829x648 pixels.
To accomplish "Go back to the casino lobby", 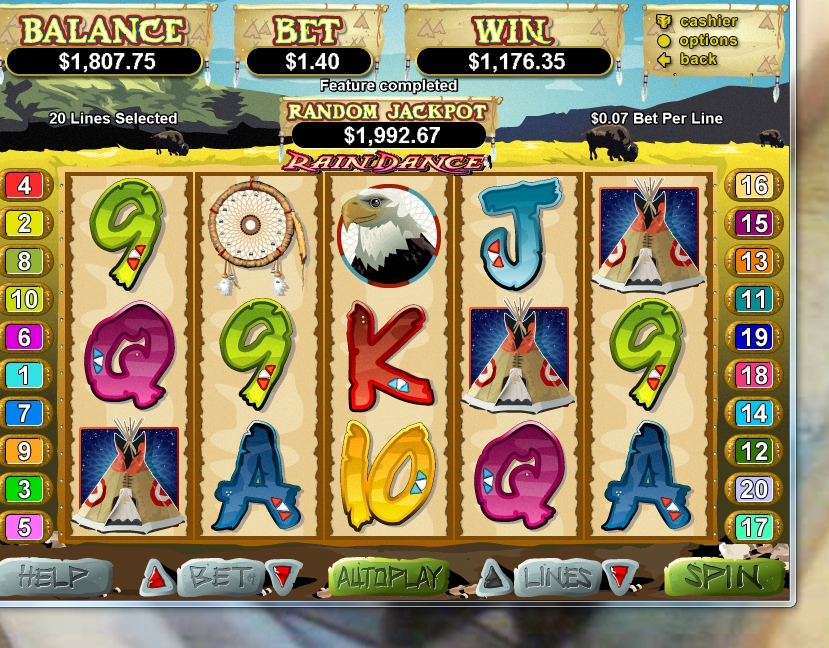I will (698, 59).
